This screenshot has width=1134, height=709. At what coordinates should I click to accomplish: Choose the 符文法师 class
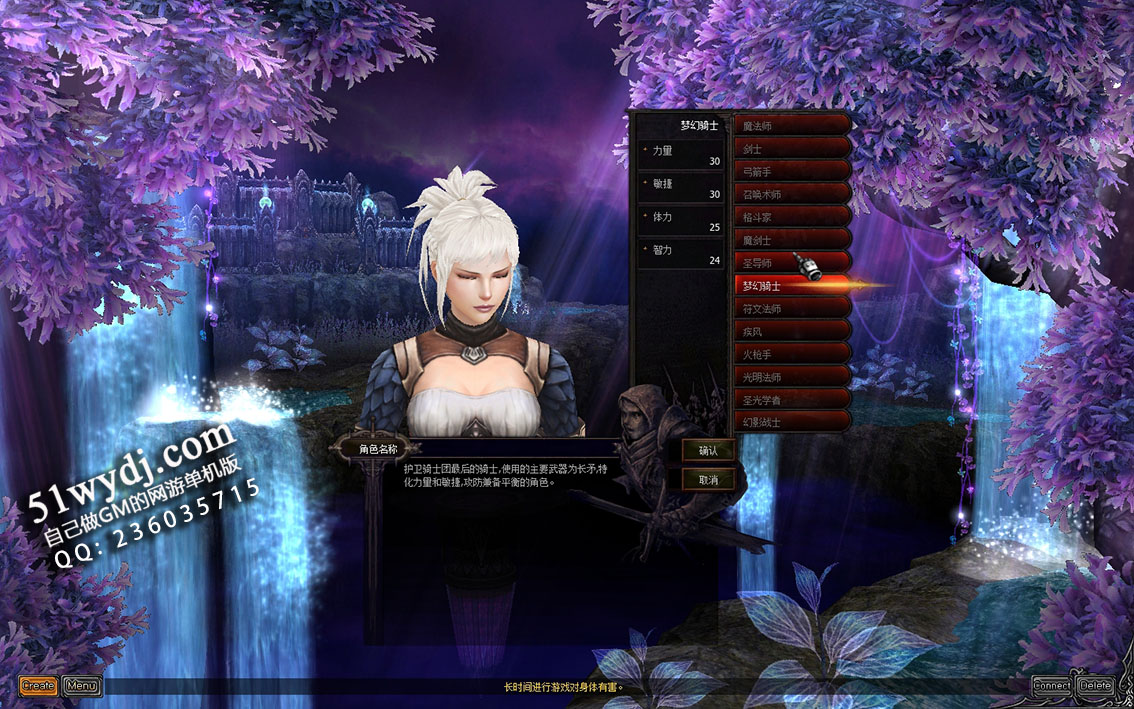click(x=793, y=309)
